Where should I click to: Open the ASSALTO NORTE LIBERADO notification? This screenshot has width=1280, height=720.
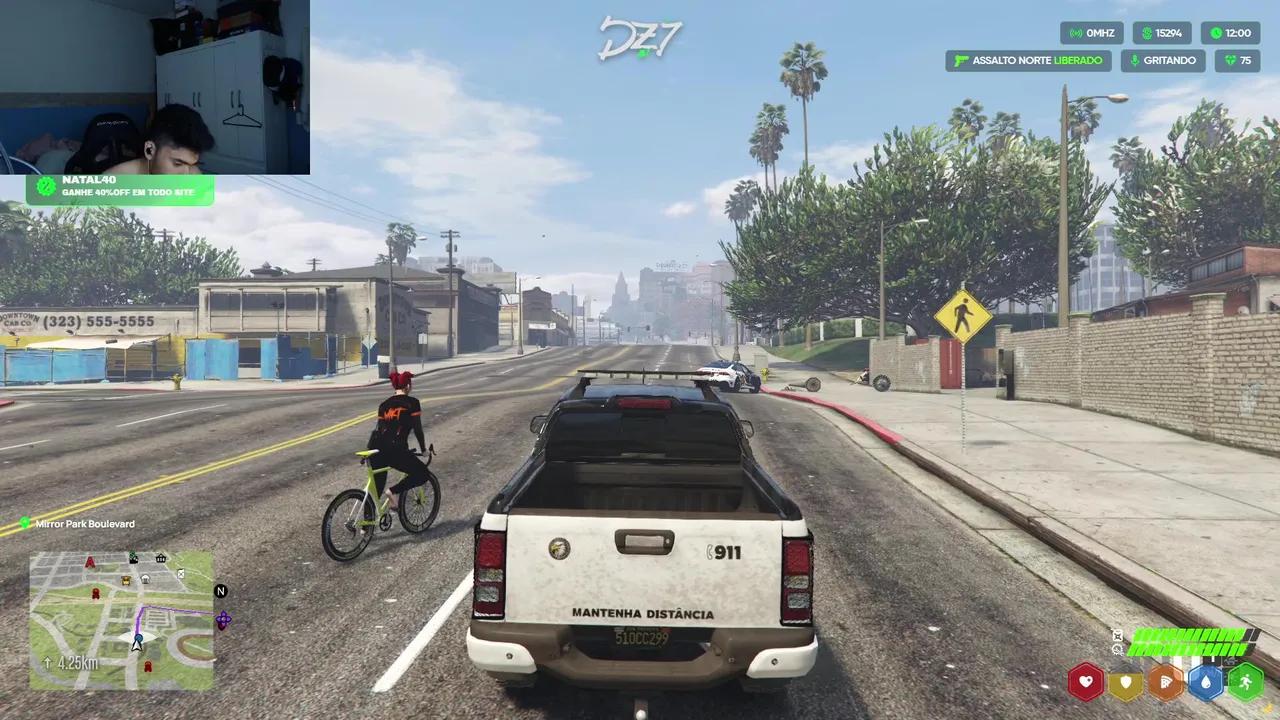[1028, 60]
